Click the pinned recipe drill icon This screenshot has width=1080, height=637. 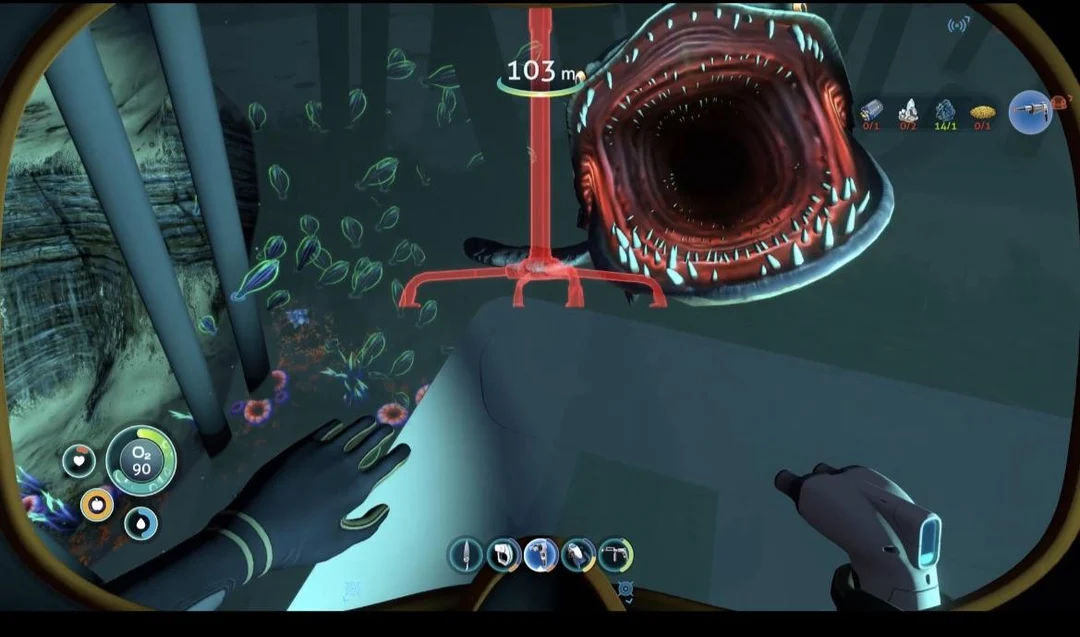click(1030, 112)
